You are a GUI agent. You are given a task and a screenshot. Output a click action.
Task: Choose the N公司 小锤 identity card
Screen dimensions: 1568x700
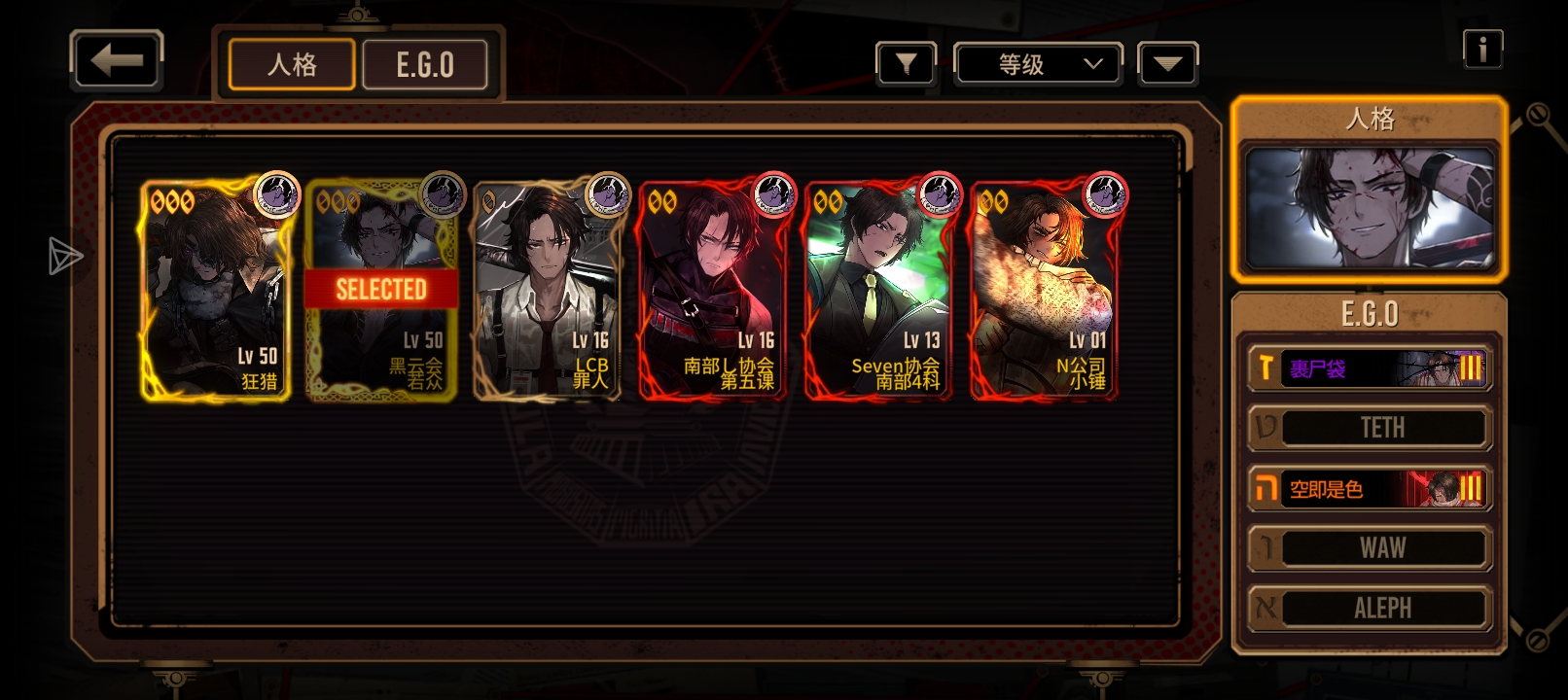1044,290
